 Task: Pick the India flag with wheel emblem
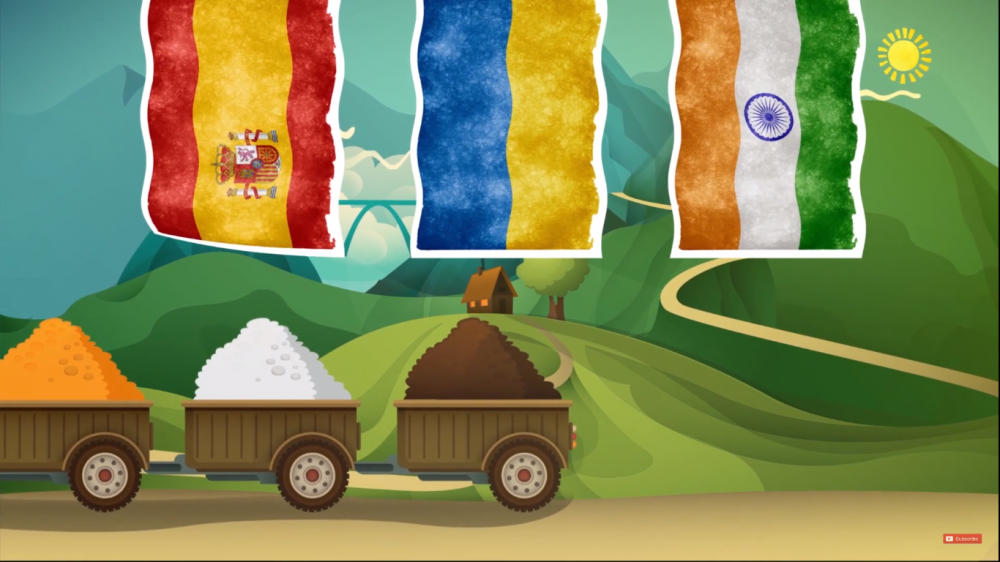click(766, 123)
